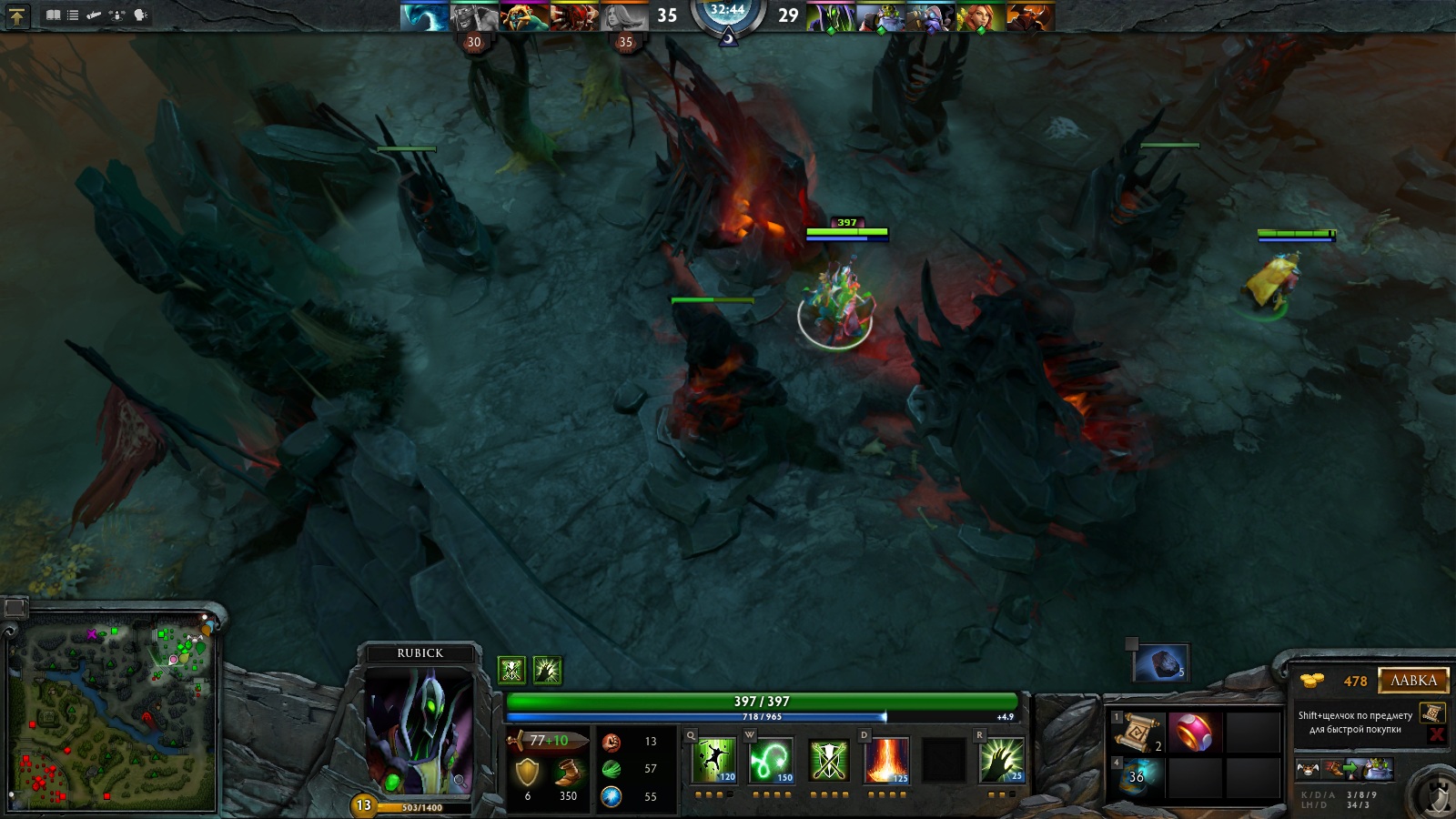This screenshot has width=1456, height=819.
Task: Select the dark stone stash item
Action: click(1161, 662)
